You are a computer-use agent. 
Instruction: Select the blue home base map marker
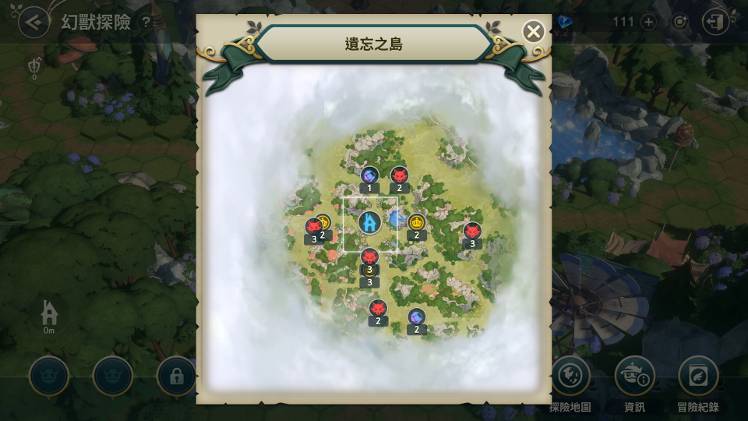pyautogui.click(x=368, y=222)
